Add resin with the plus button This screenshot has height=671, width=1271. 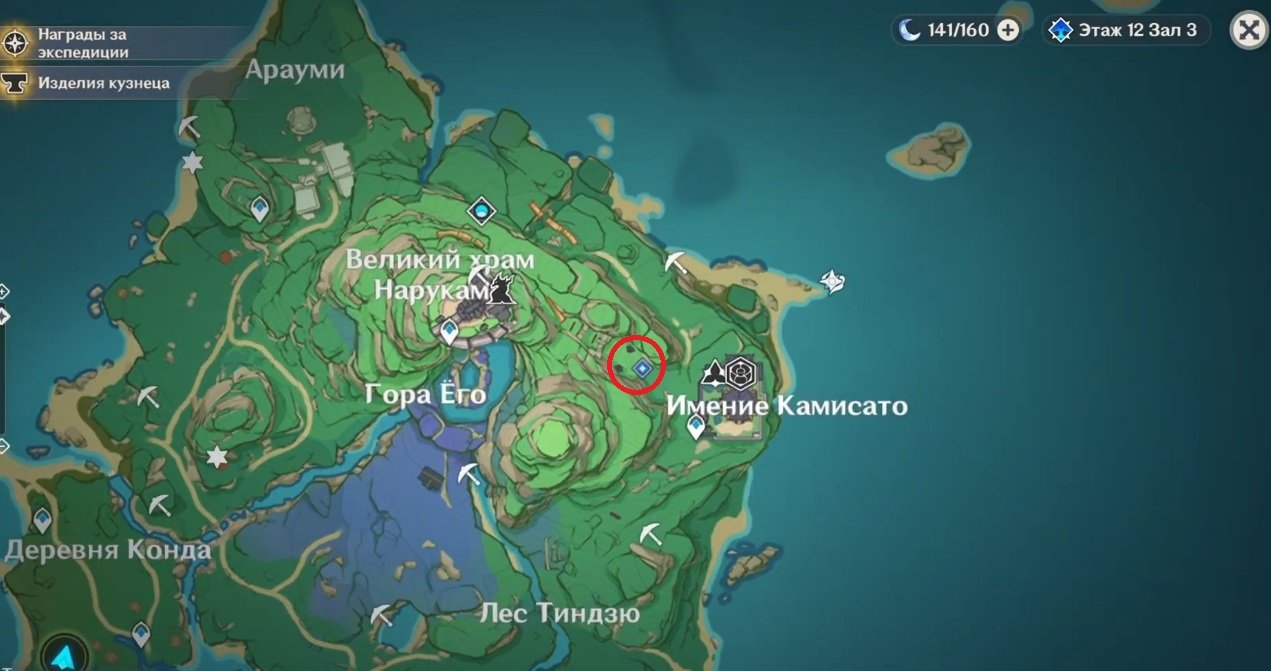(1008, 30)
